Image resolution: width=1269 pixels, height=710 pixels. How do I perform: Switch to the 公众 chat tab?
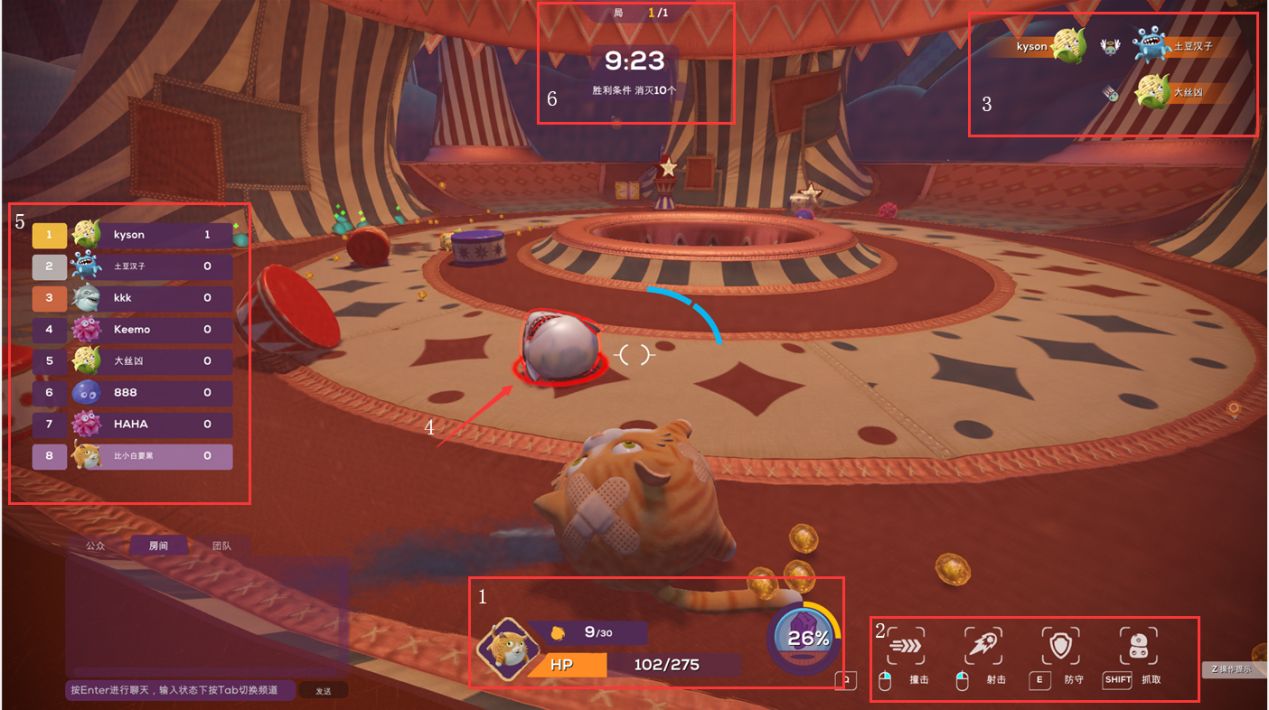tap(95, 546)
